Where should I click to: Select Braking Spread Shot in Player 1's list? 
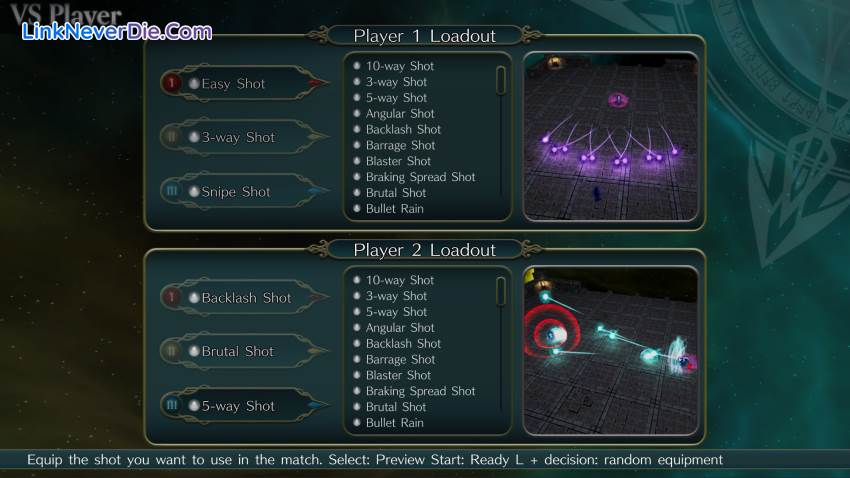(420, 177)
